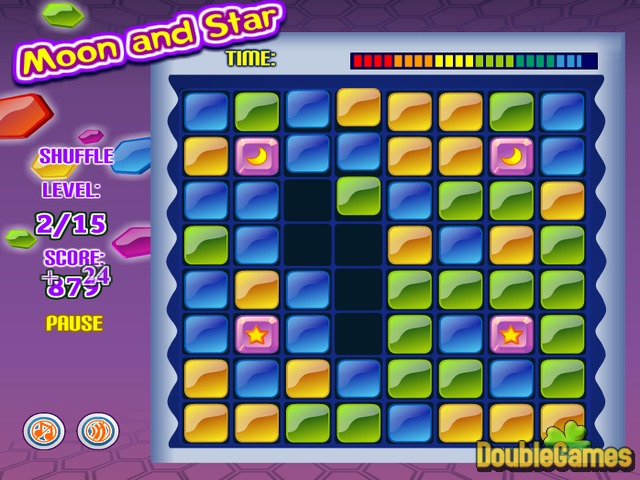Pause the game with the PAUSE button
Image resolution: width=640 pixels, height=480 pixels.
click(74, 323)
